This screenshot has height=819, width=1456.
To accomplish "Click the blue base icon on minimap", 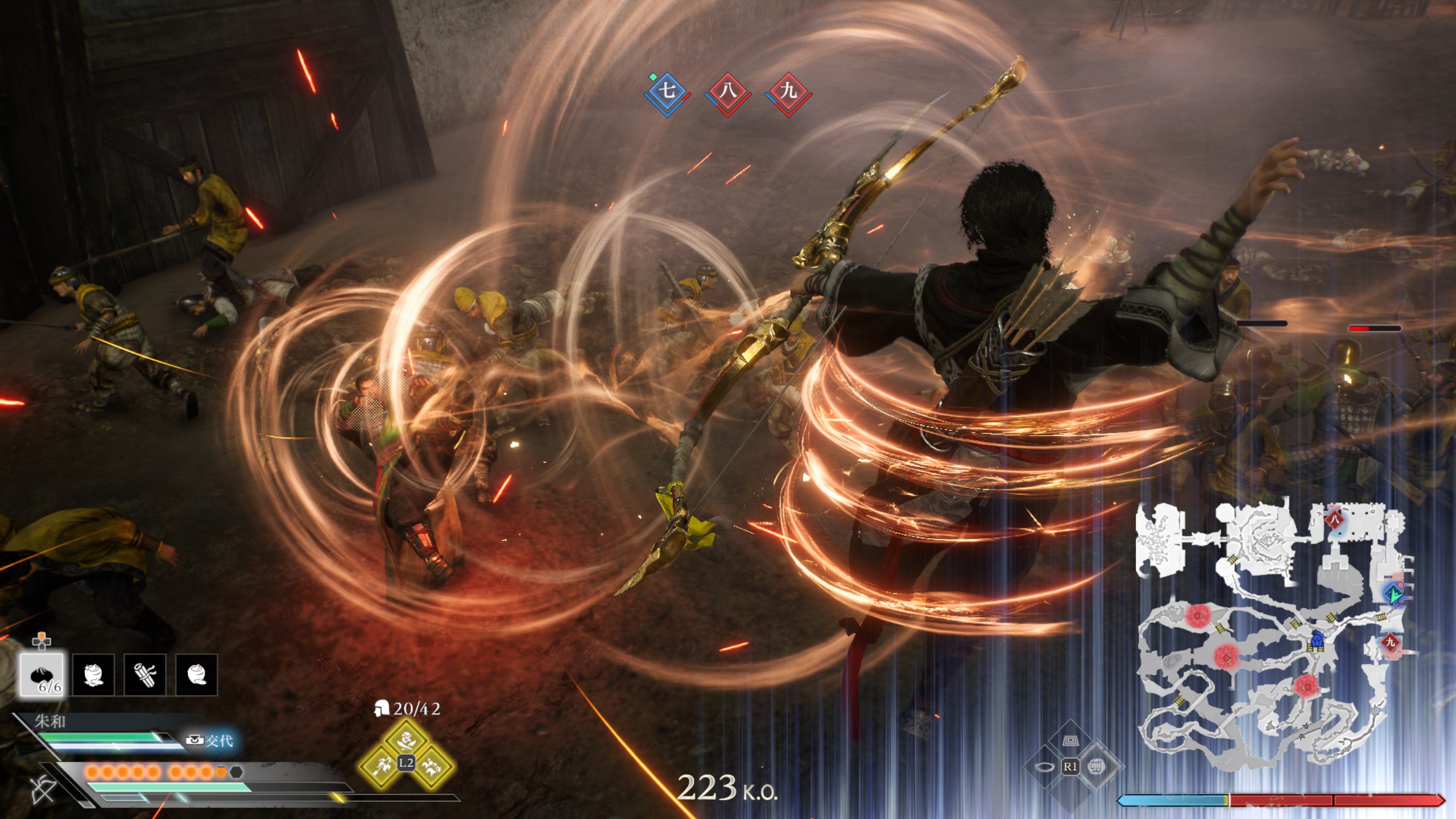I will click(1316, 641).
